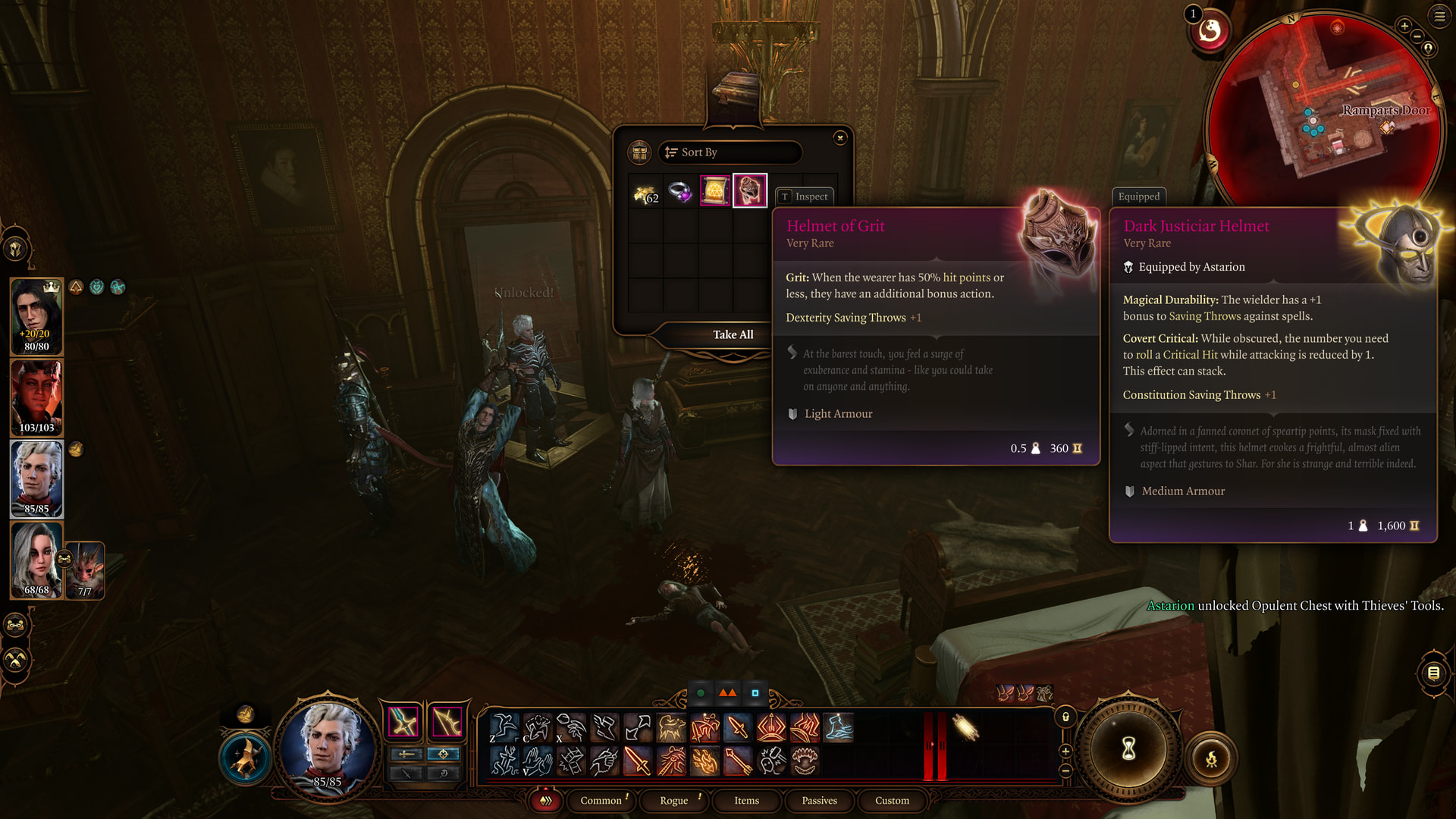Open the Sort By dropdown

[x=730, y=152]
